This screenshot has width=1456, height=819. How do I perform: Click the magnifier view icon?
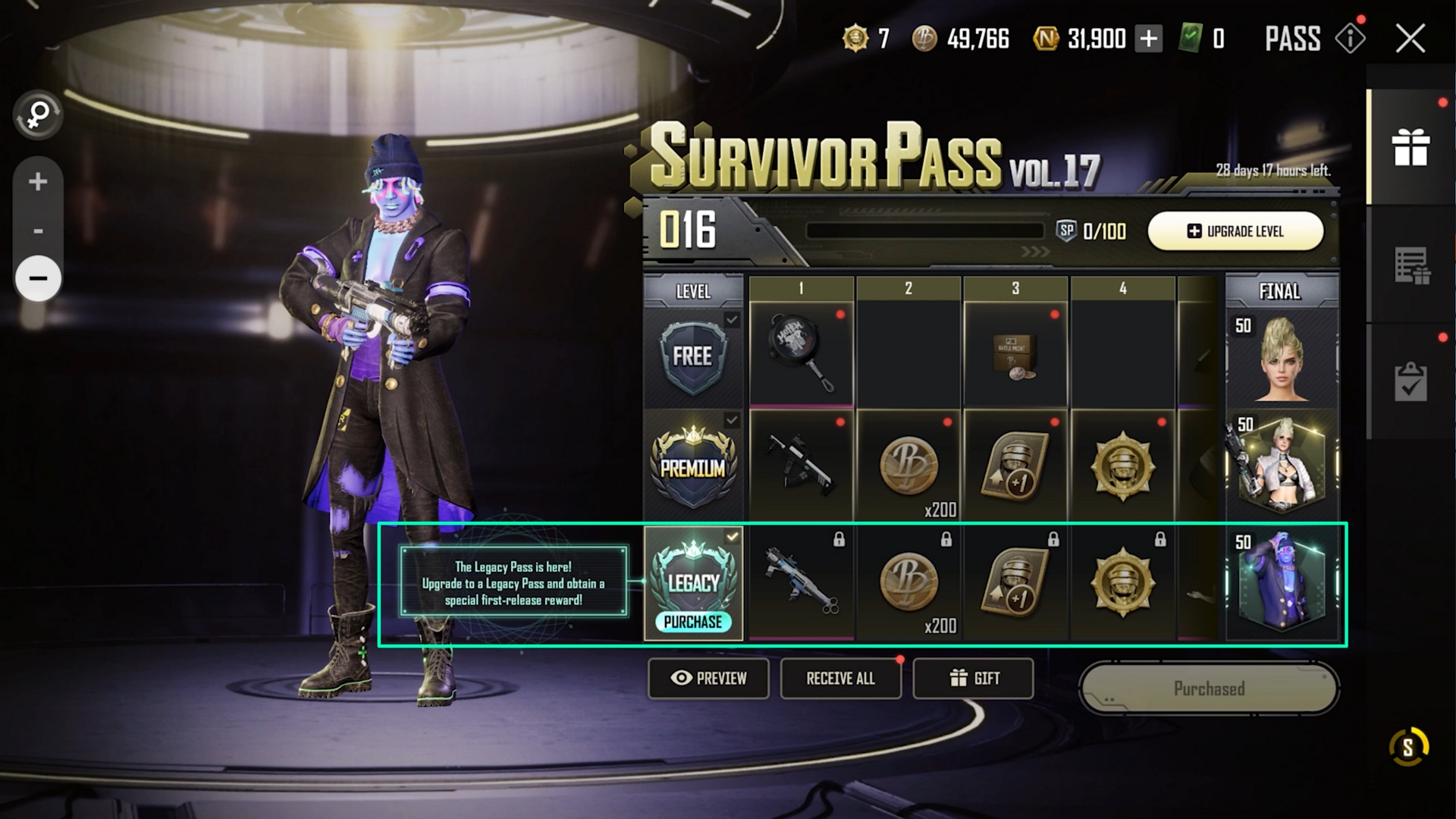[38, 115]
